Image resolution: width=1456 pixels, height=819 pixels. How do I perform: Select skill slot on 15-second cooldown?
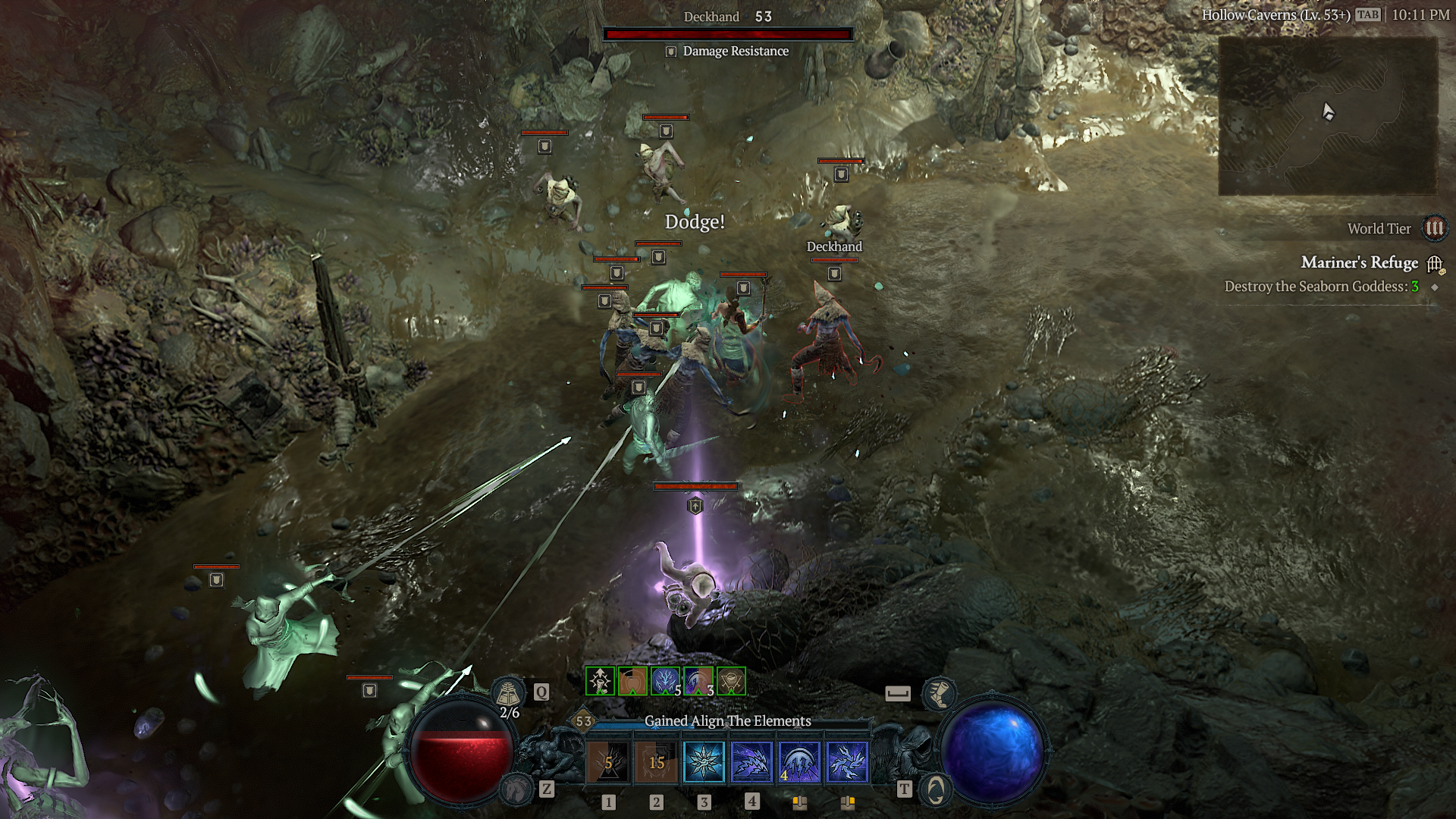pos(657,762)
